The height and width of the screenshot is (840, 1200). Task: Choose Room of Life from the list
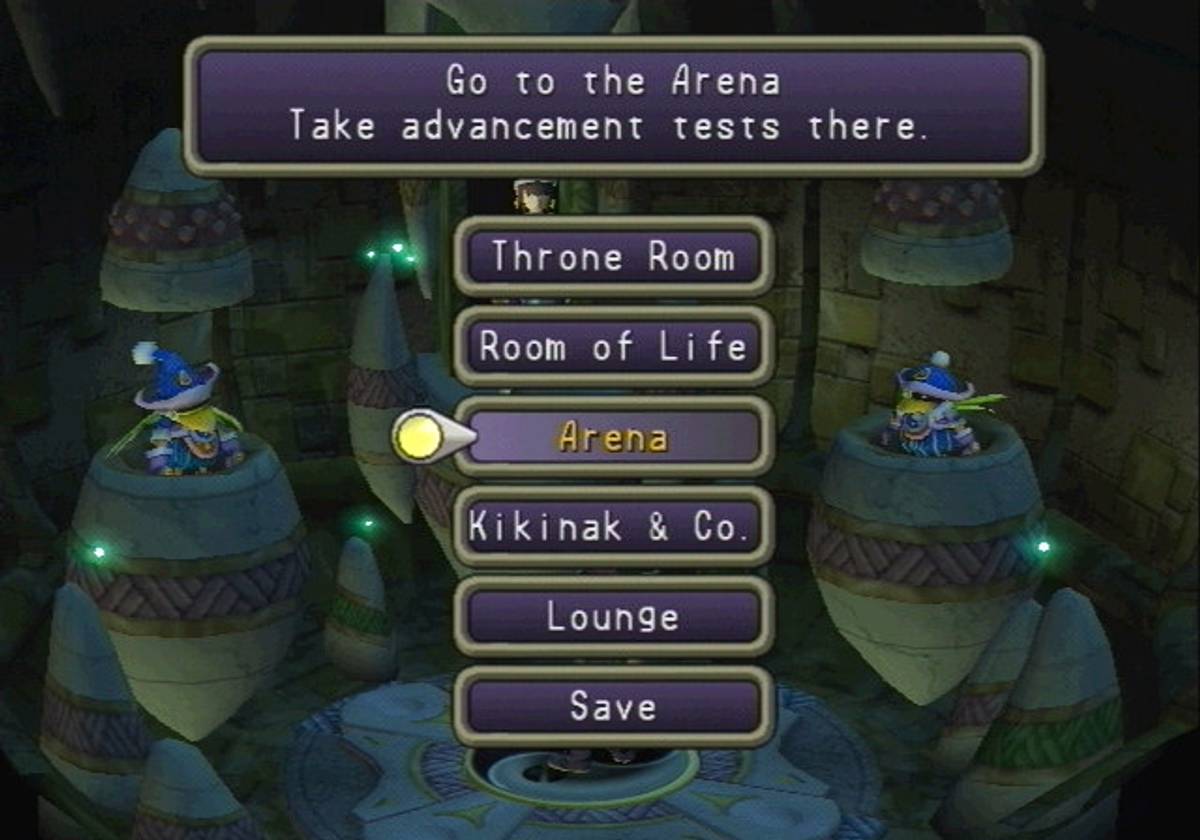[613, 347]
